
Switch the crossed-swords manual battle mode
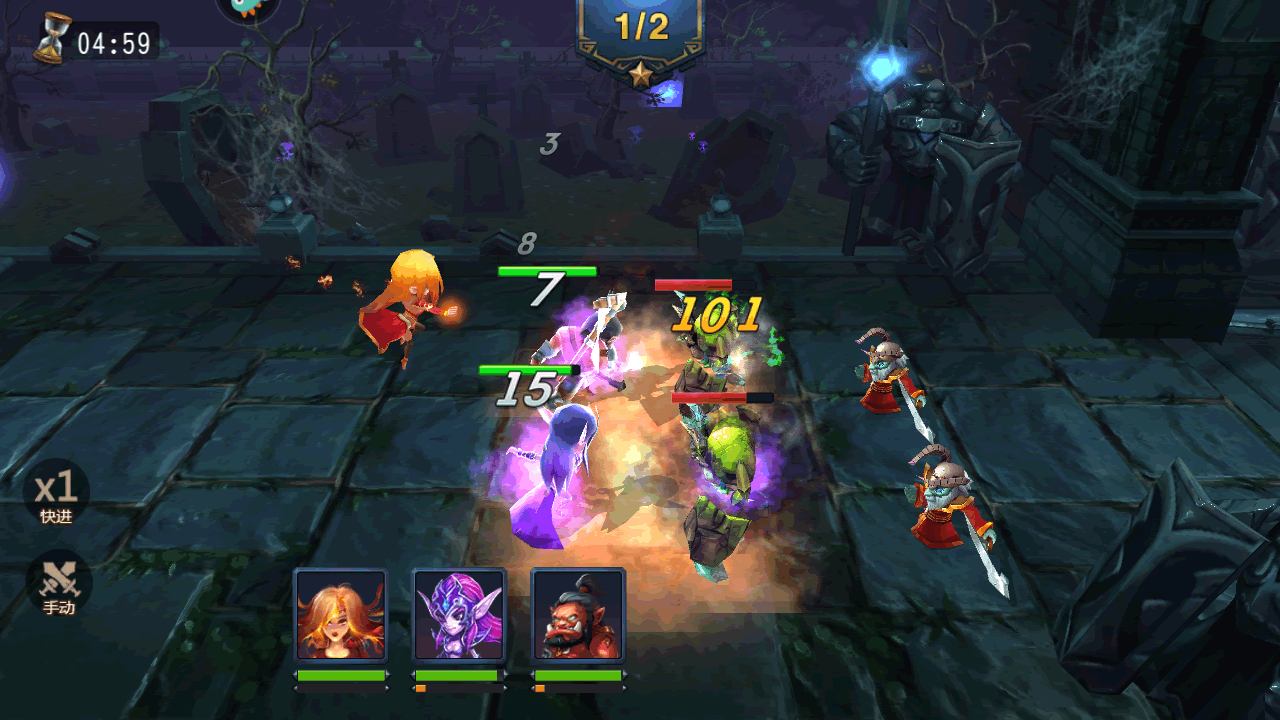pos(58,584)
